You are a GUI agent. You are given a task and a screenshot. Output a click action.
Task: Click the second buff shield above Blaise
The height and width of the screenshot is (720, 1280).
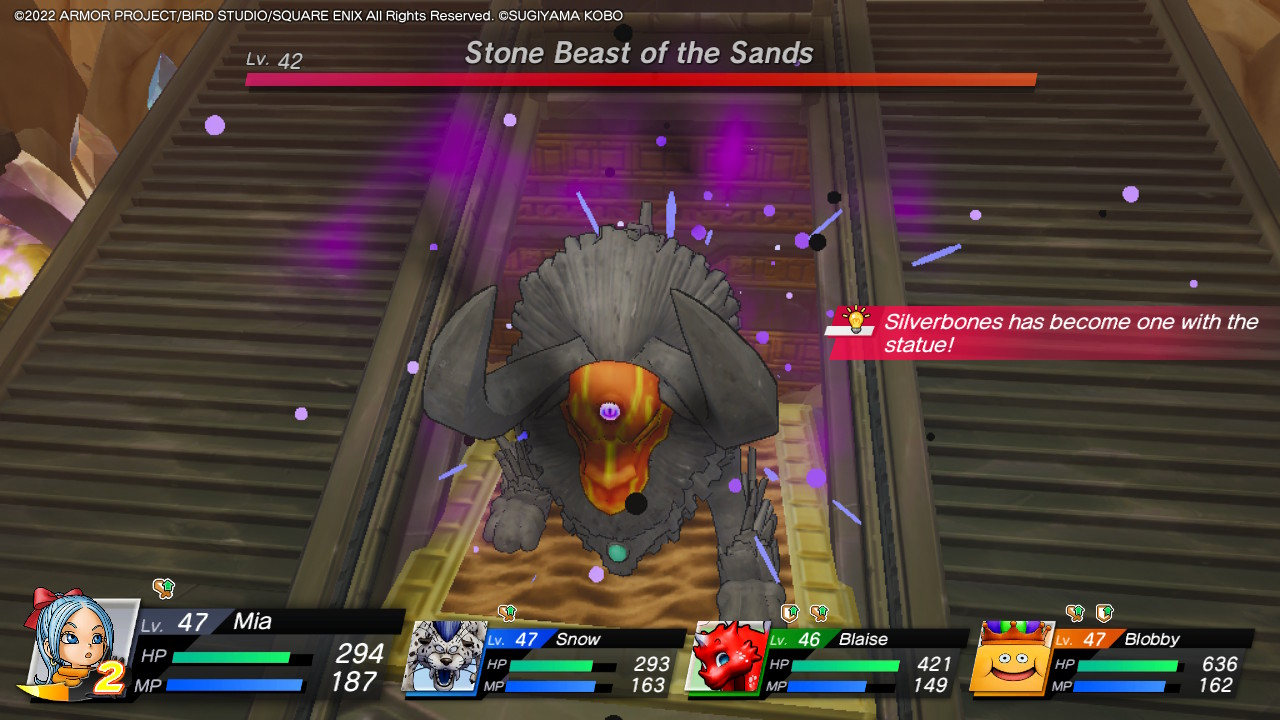(817, 614)
